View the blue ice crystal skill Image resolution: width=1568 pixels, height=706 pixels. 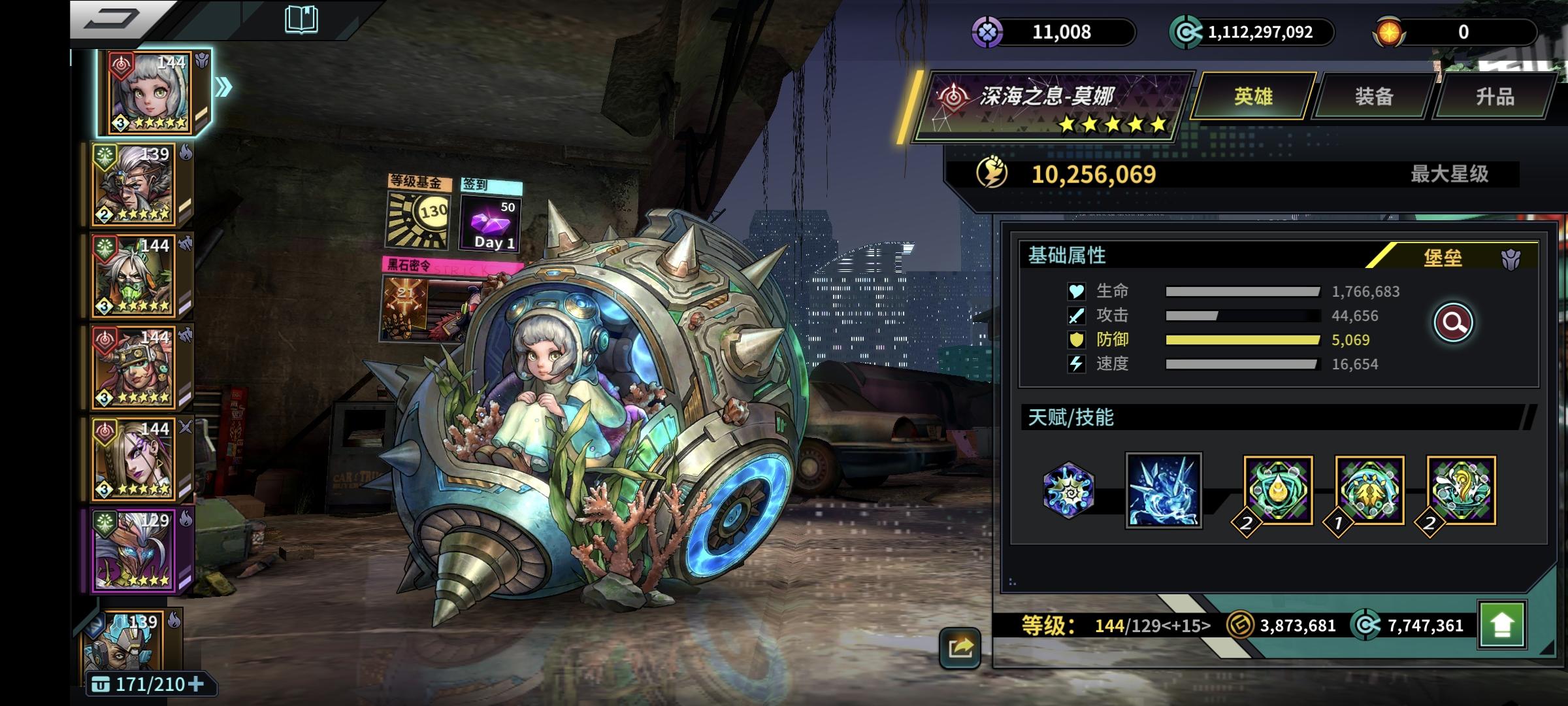[x=1164, y=491]
